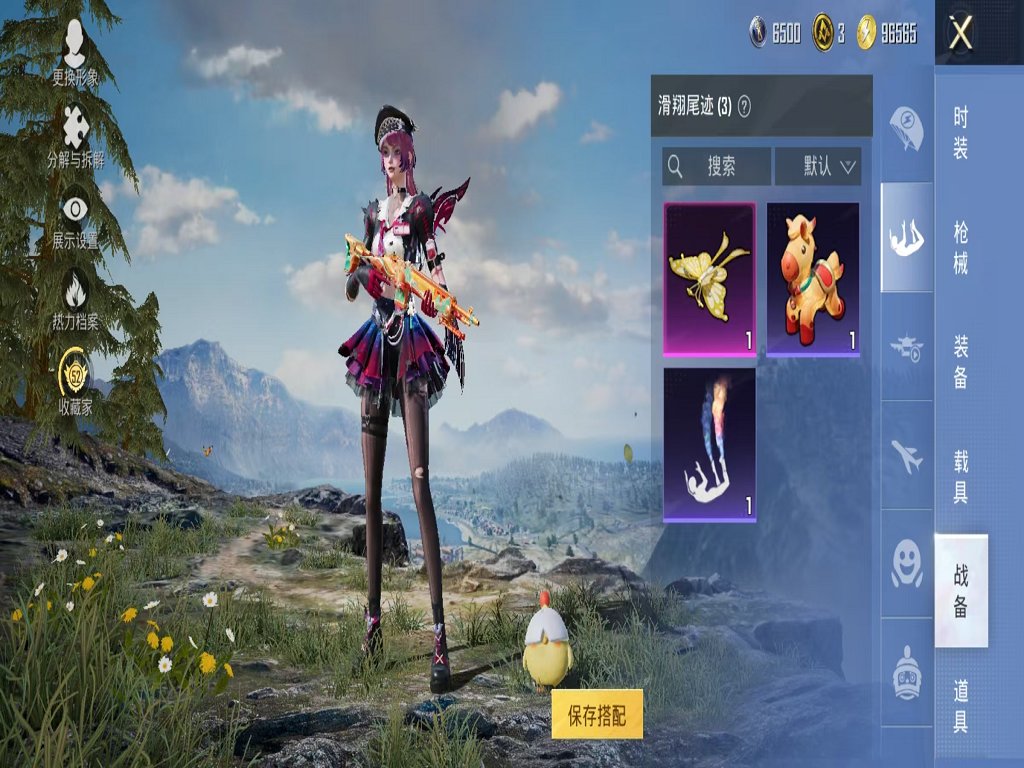Click the help question mark beside 滑翔尾迹
Viewport: 1024px width, 768px height.
(744, 106)
